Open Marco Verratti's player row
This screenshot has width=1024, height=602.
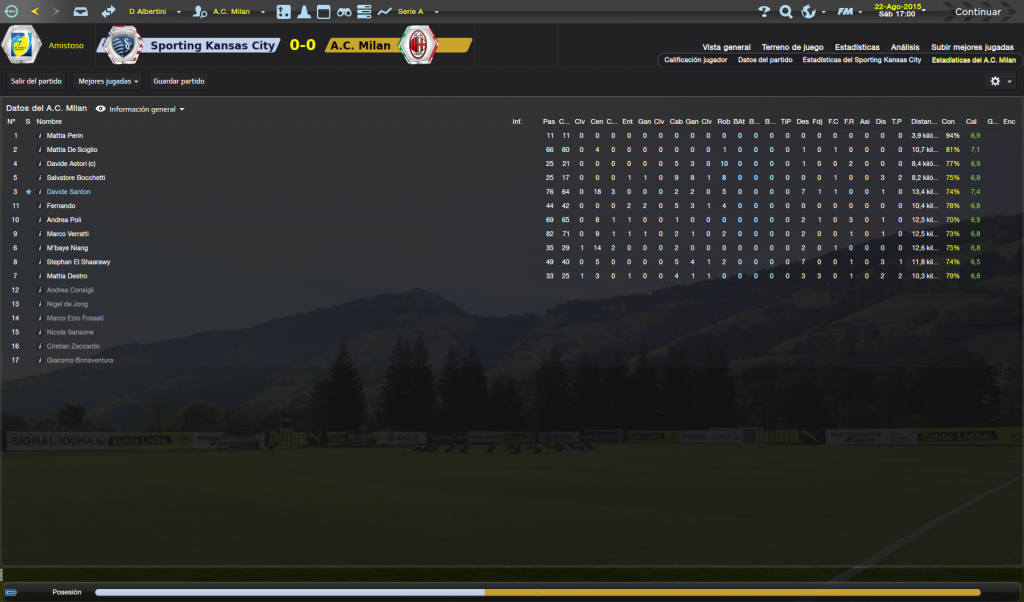pos(69,234)
